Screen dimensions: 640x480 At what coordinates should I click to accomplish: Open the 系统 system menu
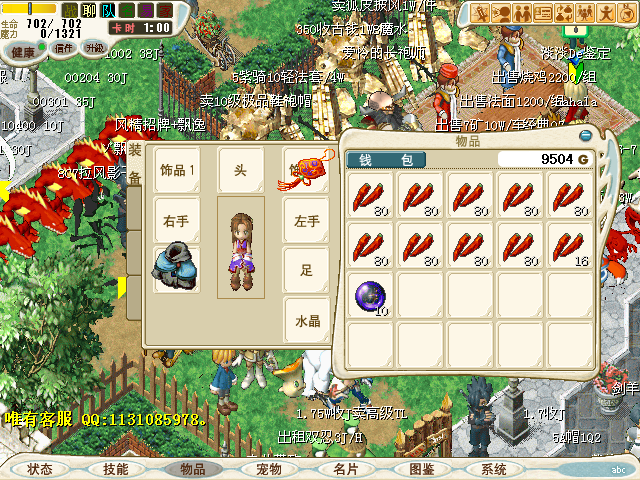pyautogui.click(x=494, y=469)
